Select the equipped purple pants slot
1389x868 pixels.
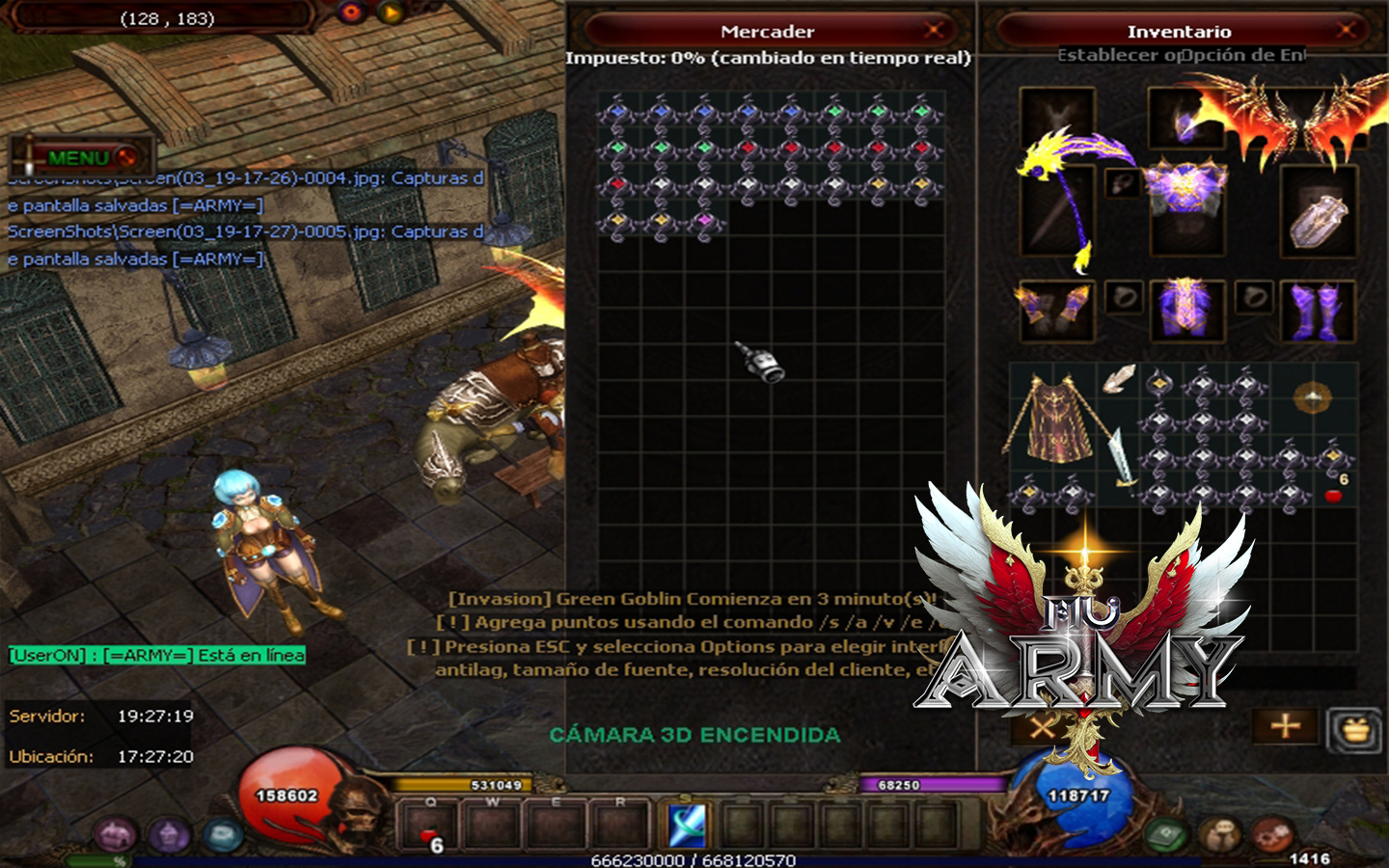[1186, 311]
